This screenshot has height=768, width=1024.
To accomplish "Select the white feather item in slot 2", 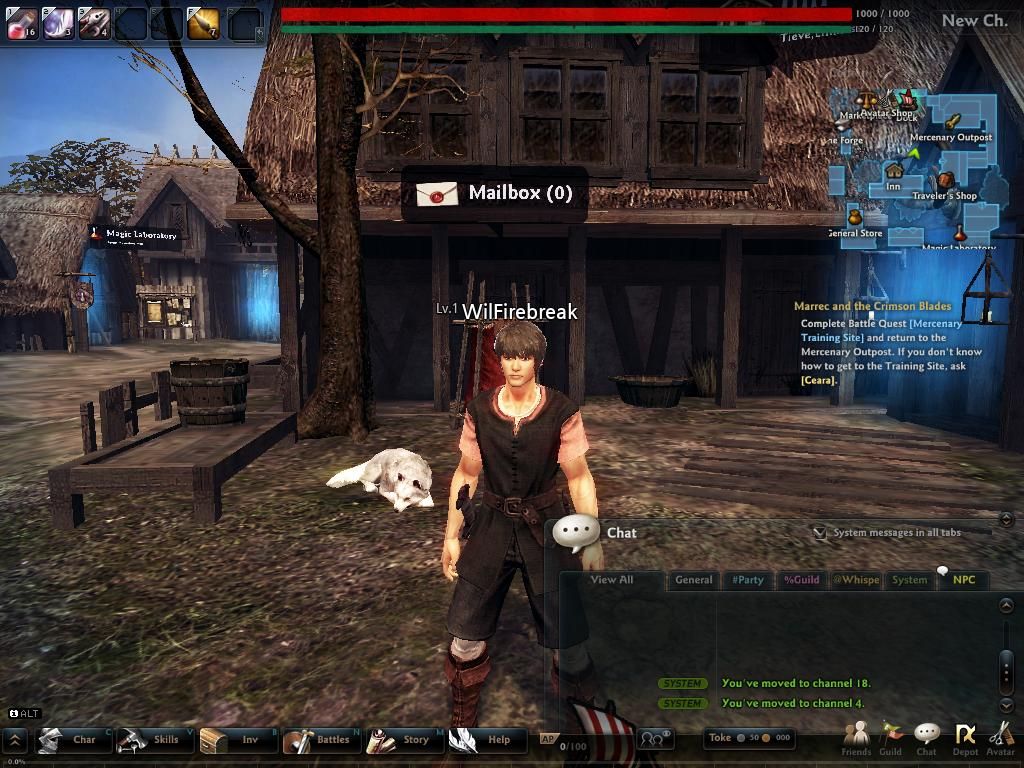I will pyautogui.click(x=58, y=23).
